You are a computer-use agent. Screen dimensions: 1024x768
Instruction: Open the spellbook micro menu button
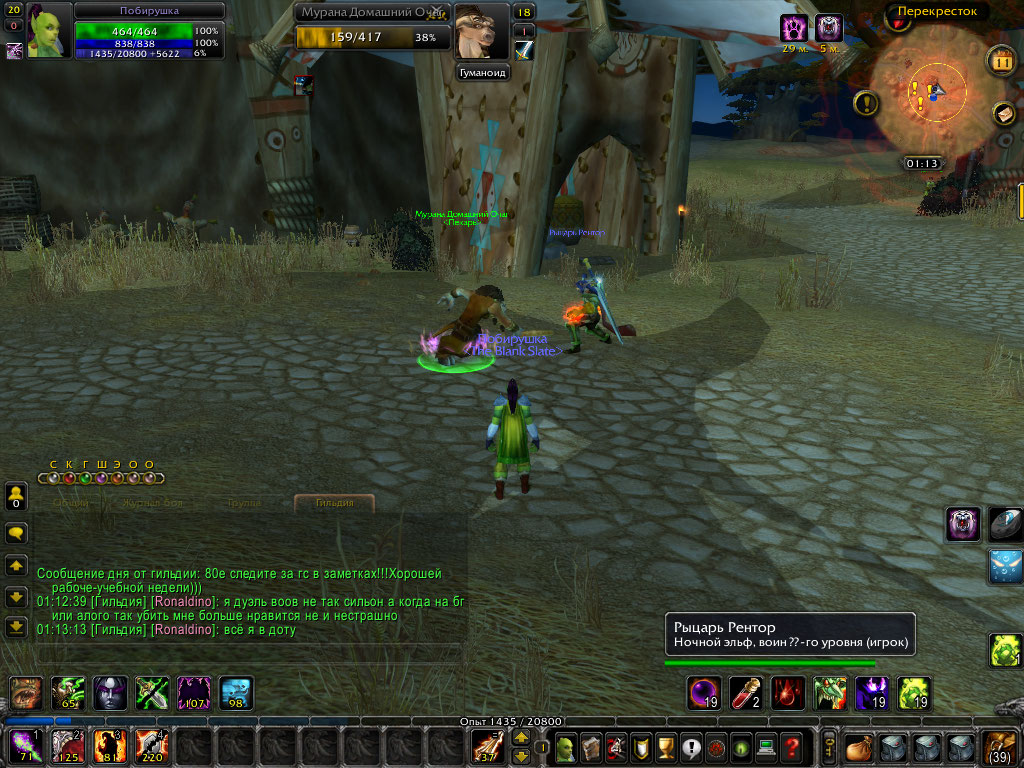[x=590, y=746]
